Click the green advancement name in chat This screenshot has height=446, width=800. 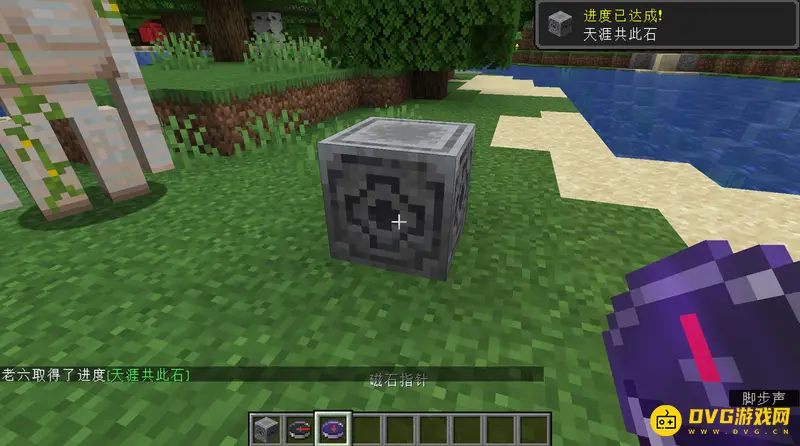[x=148, y=374]
